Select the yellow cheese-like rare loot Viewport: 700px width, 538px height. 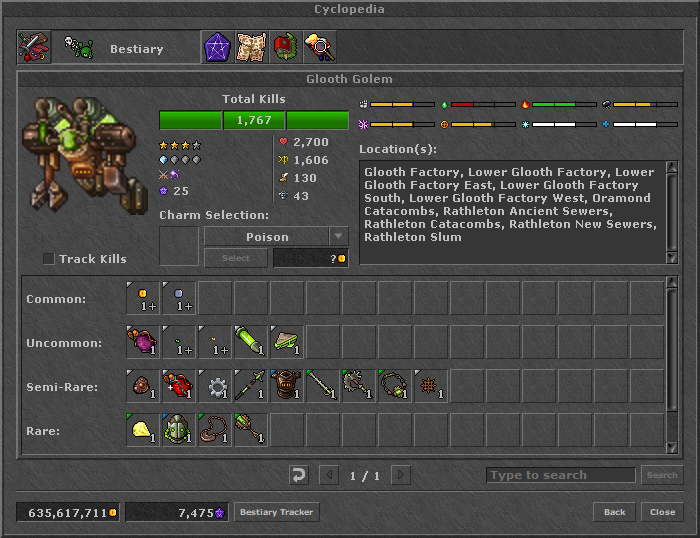click(143, 430)
